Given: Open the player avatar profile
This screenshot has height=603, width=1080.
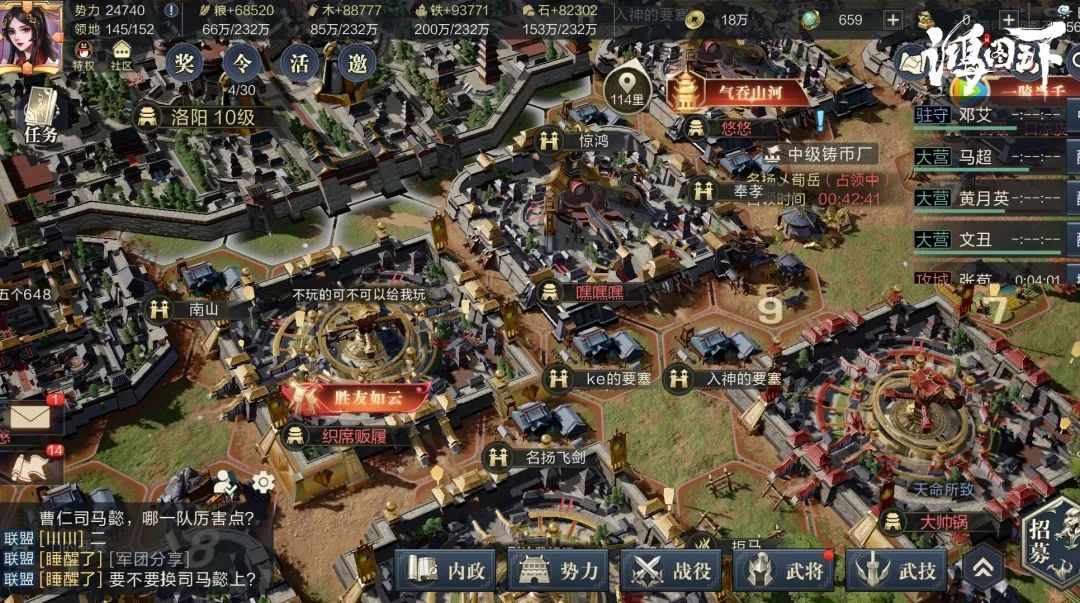Looking at the screenshot, I should [x=30, y=36].
